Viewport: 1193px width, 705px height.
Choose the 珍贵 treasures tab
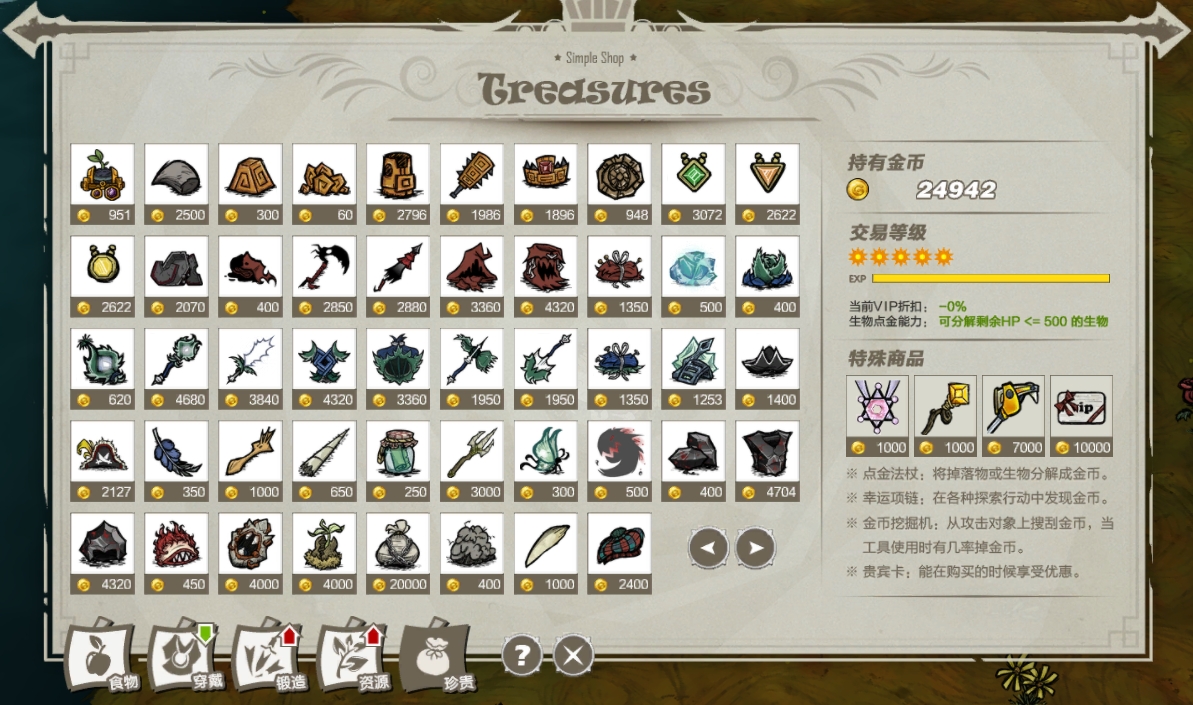tap(437, 658)
